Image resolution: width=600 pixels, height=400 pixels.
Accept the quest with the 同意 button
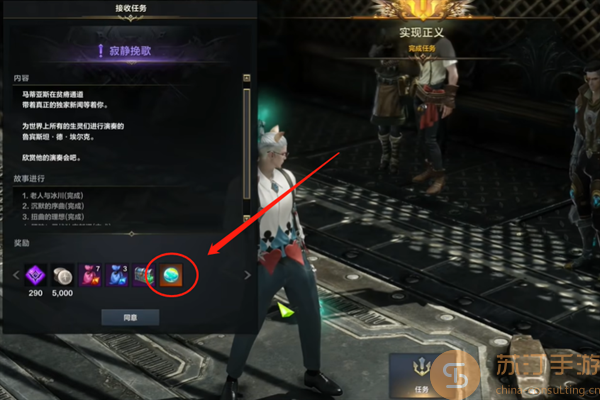[x=129, y=317]
